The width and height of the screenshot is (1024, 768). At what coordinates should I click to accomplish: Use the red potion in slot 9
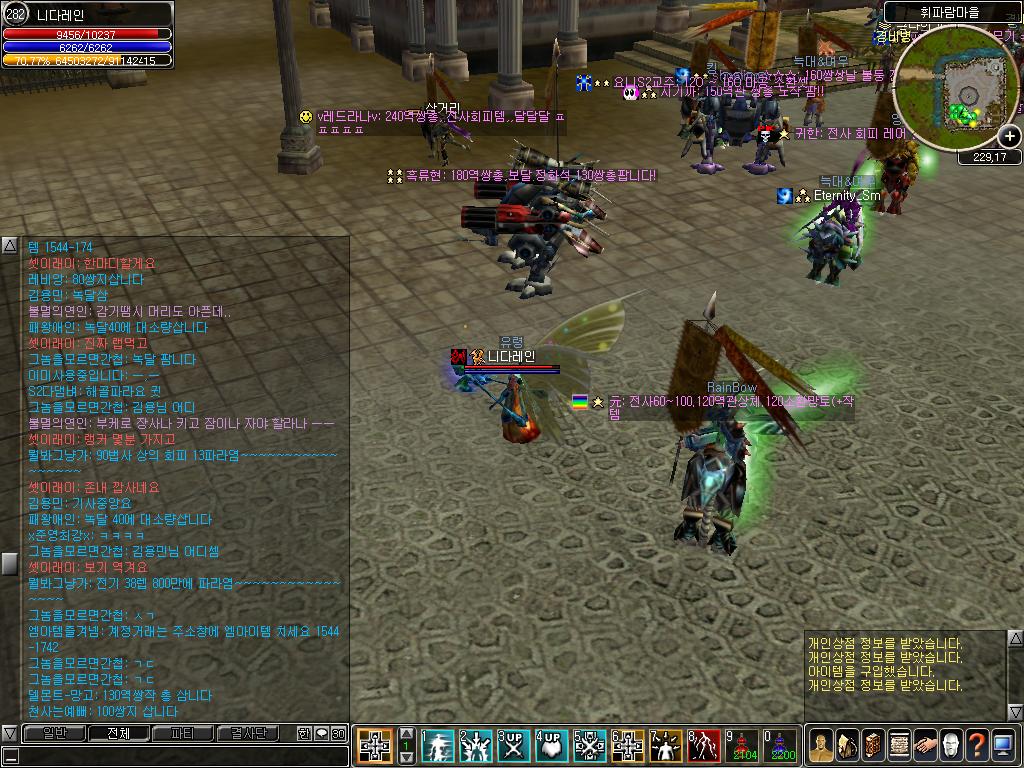tap(743, 746)
